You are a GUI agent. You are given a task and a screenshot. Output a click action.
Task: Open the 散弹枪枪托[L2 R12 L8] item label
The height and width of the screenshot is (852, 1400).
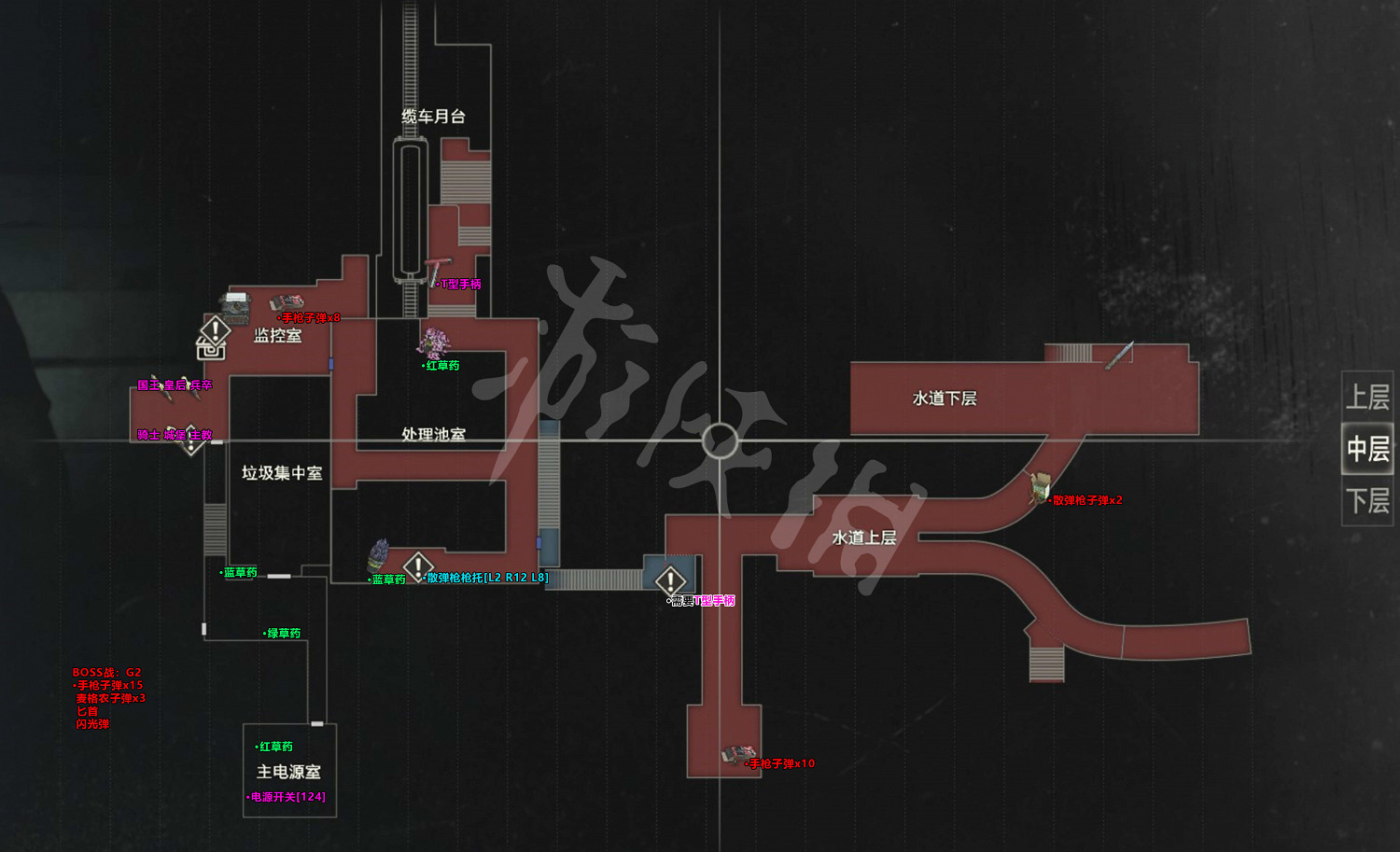click(x=485, y=577)
